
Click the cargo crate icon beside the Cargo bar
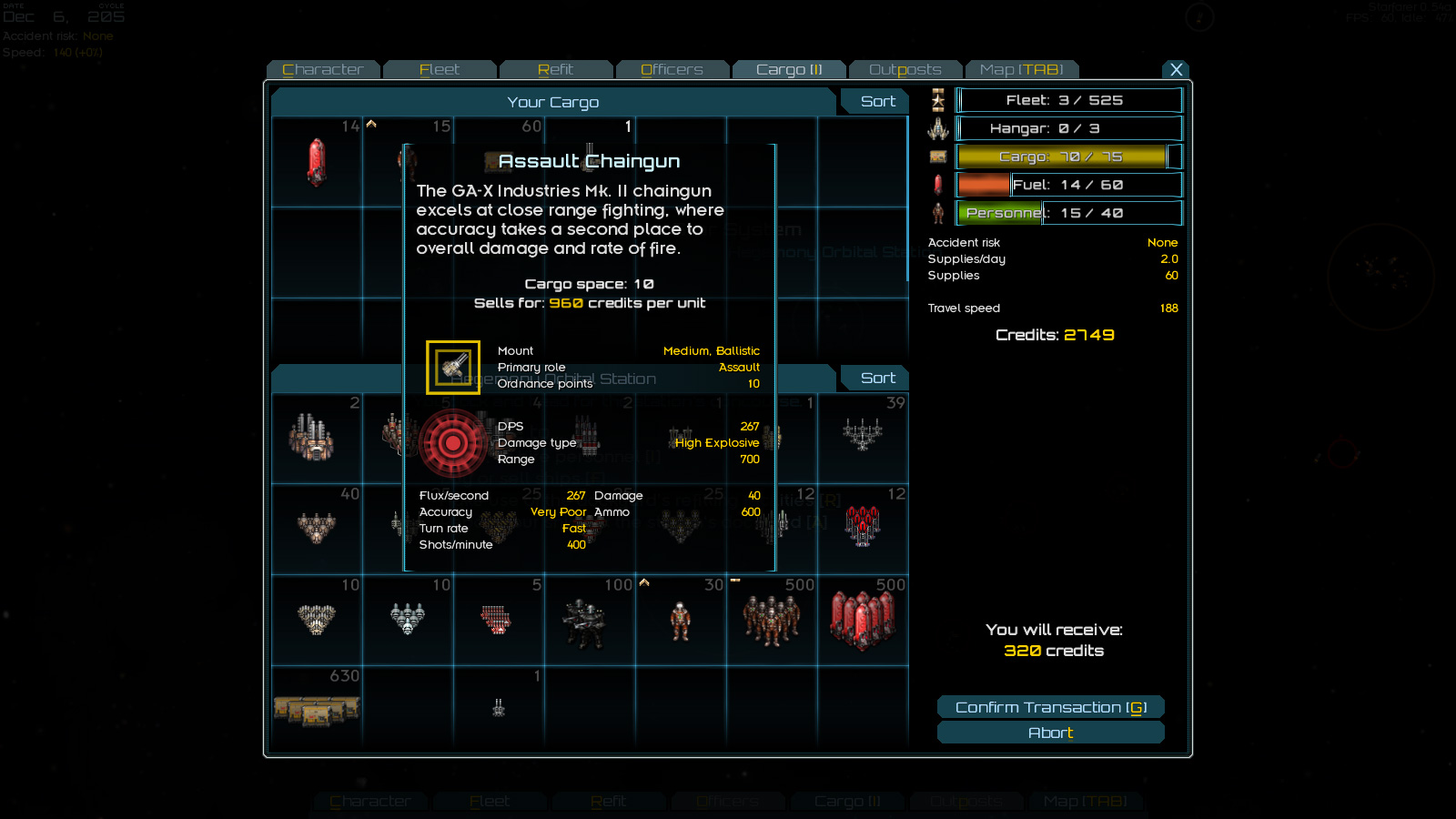[x=936, y=156]
